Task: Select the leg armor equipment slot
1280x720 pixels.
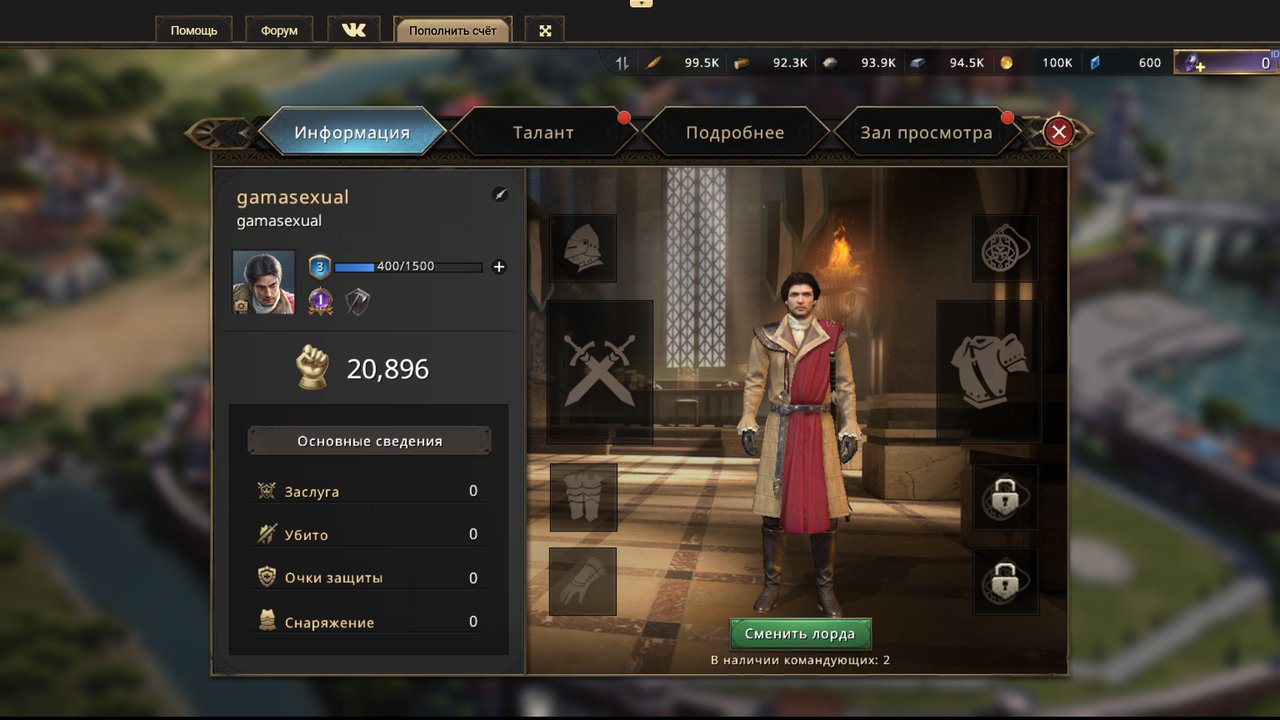Action: [583, 497]
